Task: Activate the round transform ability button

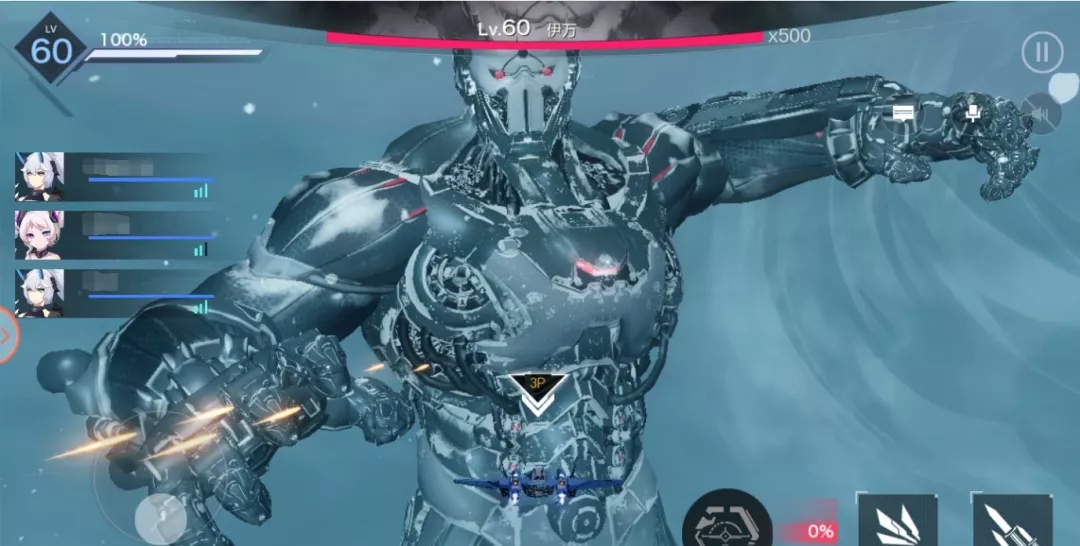Action: 727,521
